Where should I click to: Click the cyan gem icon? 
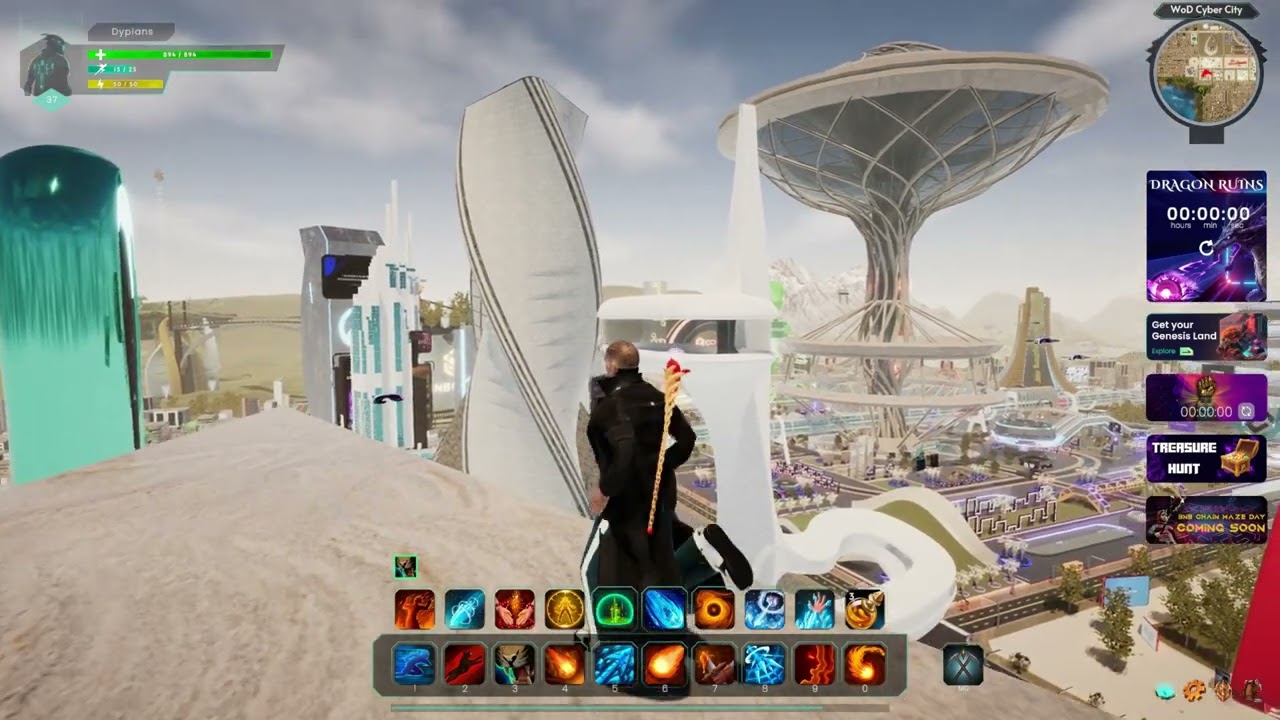1165,690
